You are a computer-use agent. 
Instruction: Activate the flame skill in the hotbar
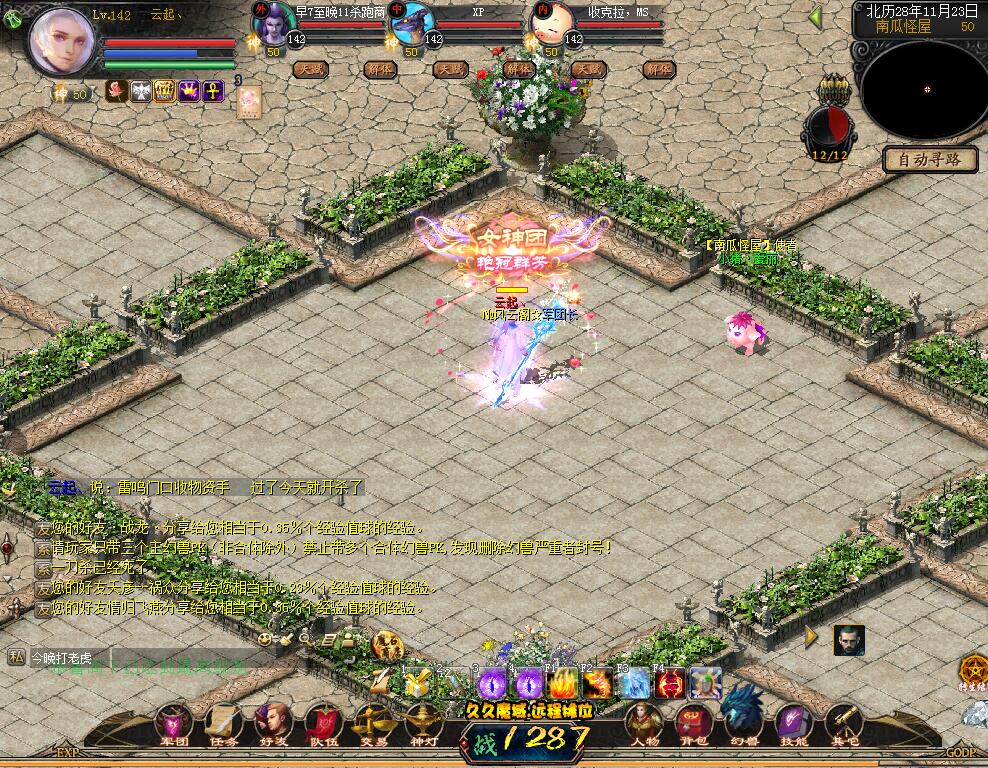pos(562,683)
